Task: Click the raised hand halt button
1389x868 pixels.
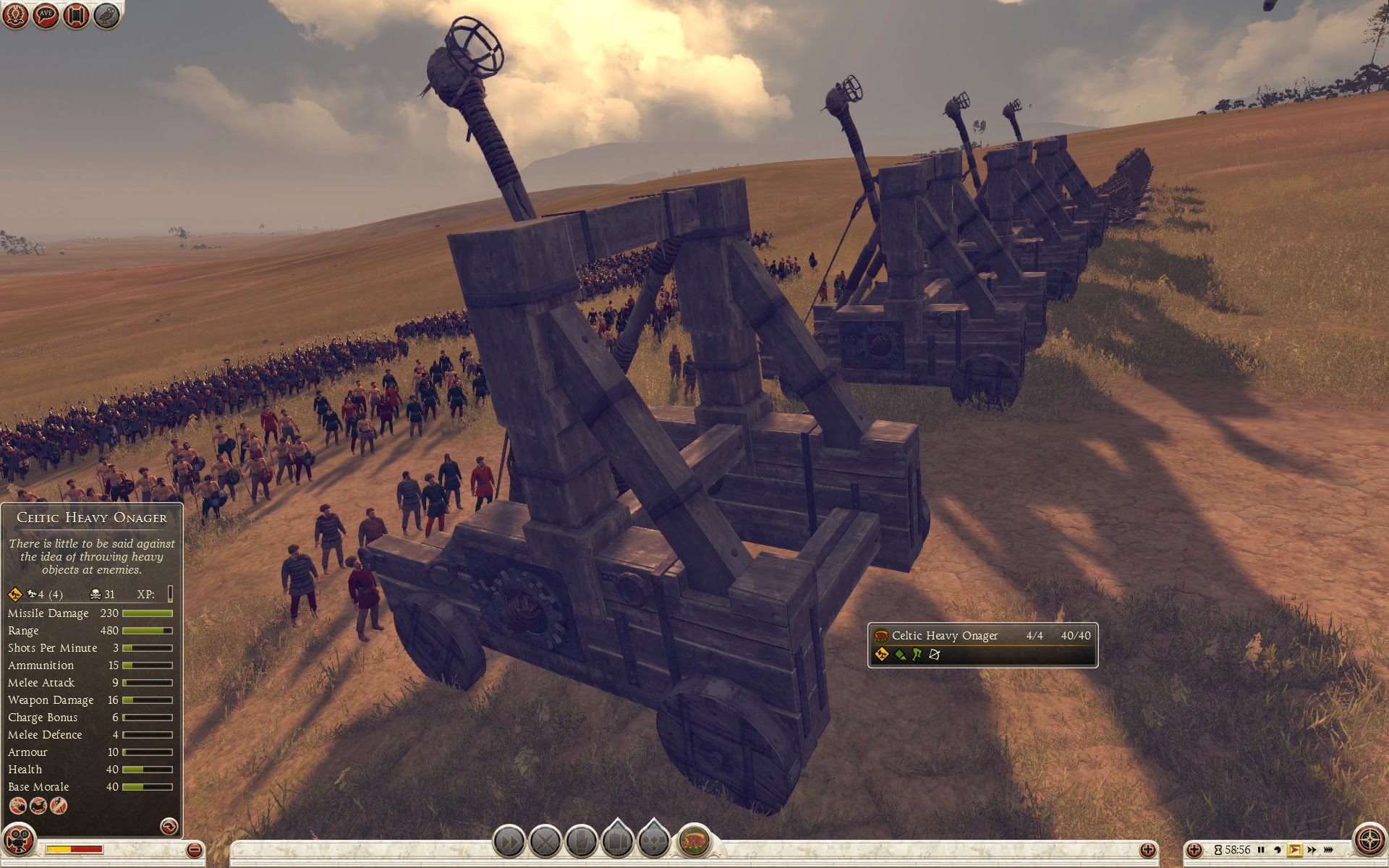Action: tap(581, 842)
